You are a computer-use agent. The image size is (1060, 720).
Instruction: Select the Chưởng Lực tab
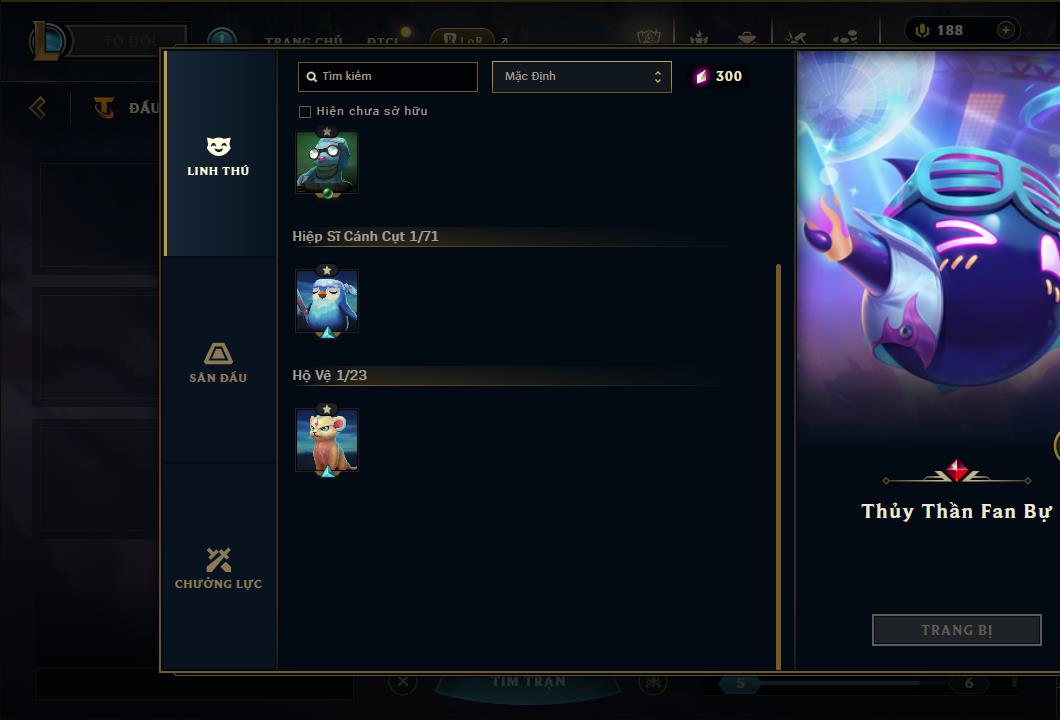tap(218, 568)
